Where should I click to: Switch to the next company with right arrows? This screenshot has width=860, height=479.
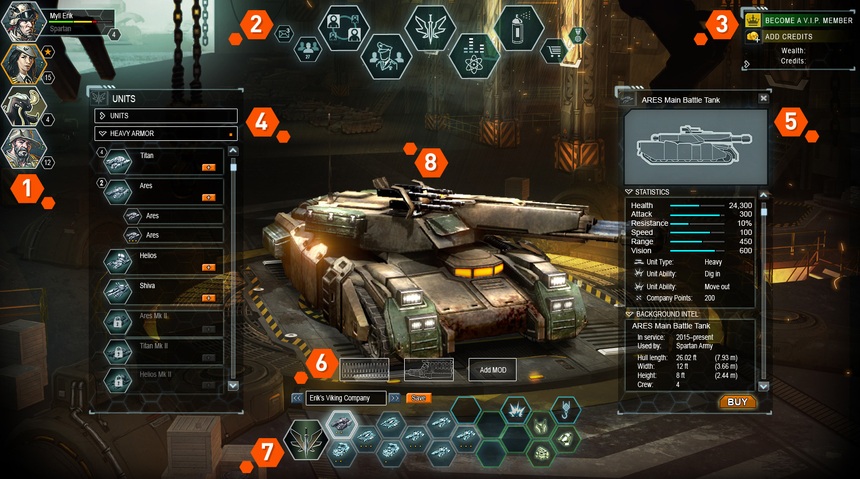point(395,398)
